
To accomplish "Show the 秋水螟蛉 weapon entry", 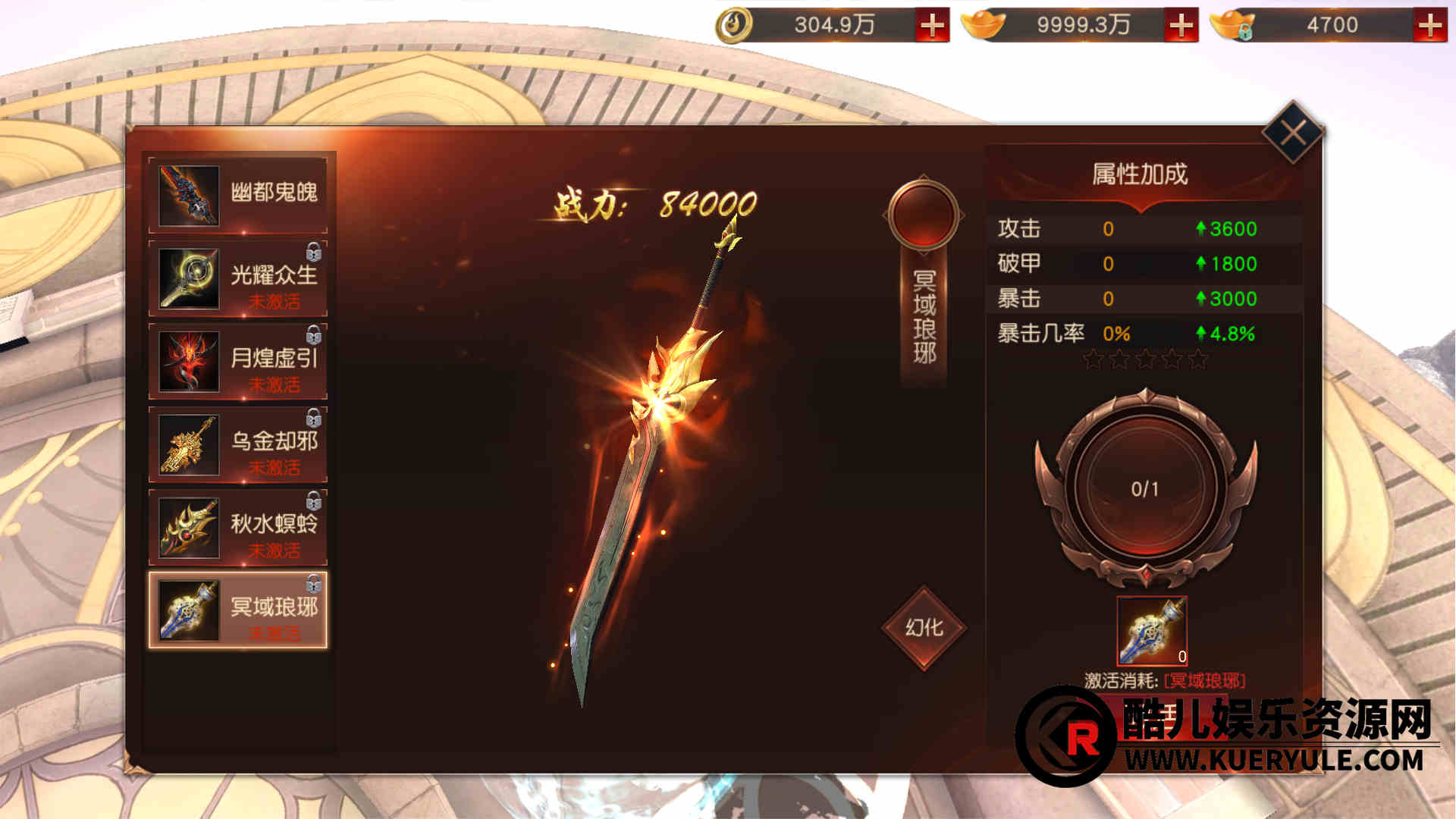I will click(x=238, y=527).
